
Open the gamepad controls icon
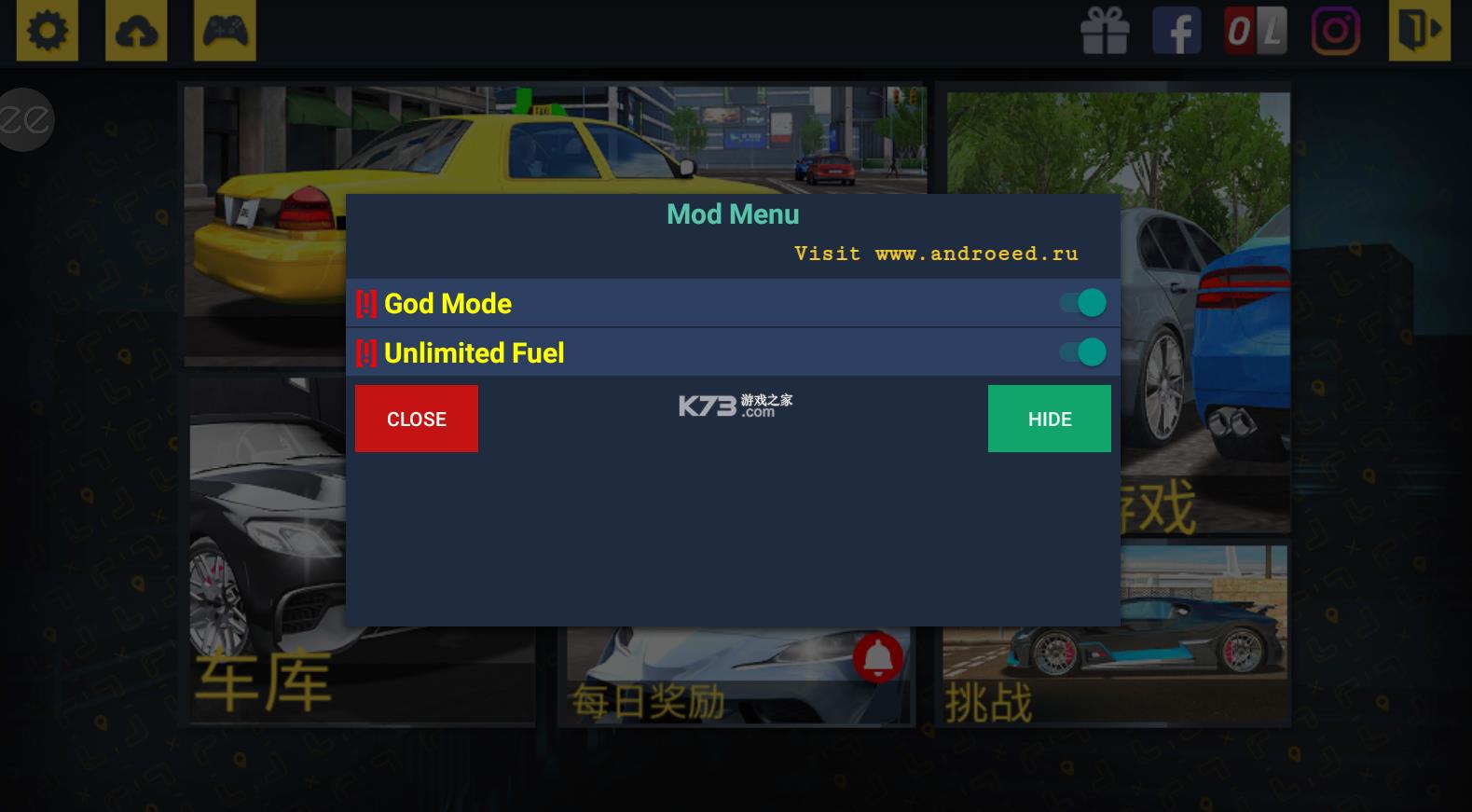(x=224, y=31)
